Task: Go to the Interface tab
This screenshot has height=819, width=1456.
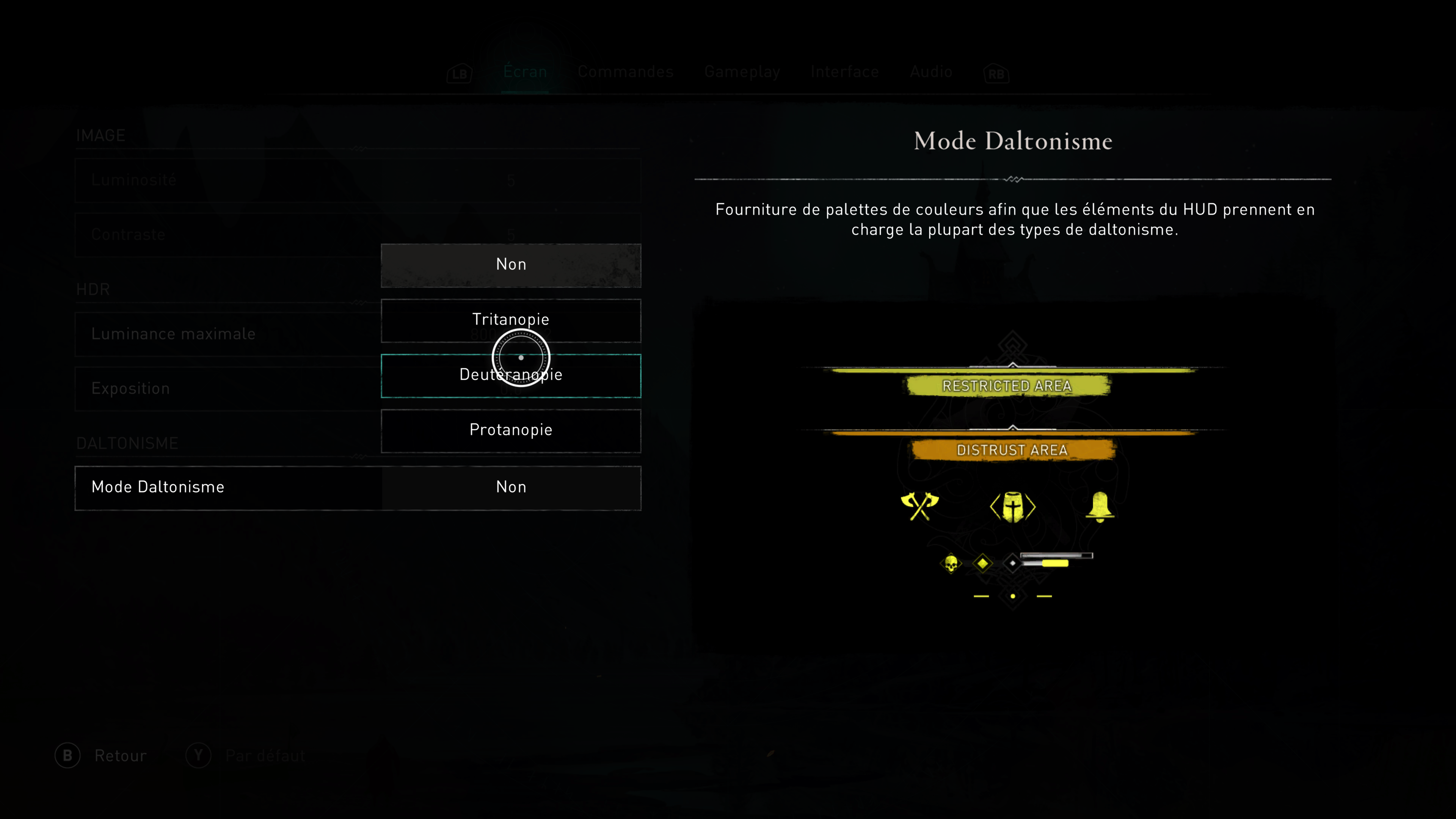Action: tap(844, 72)
